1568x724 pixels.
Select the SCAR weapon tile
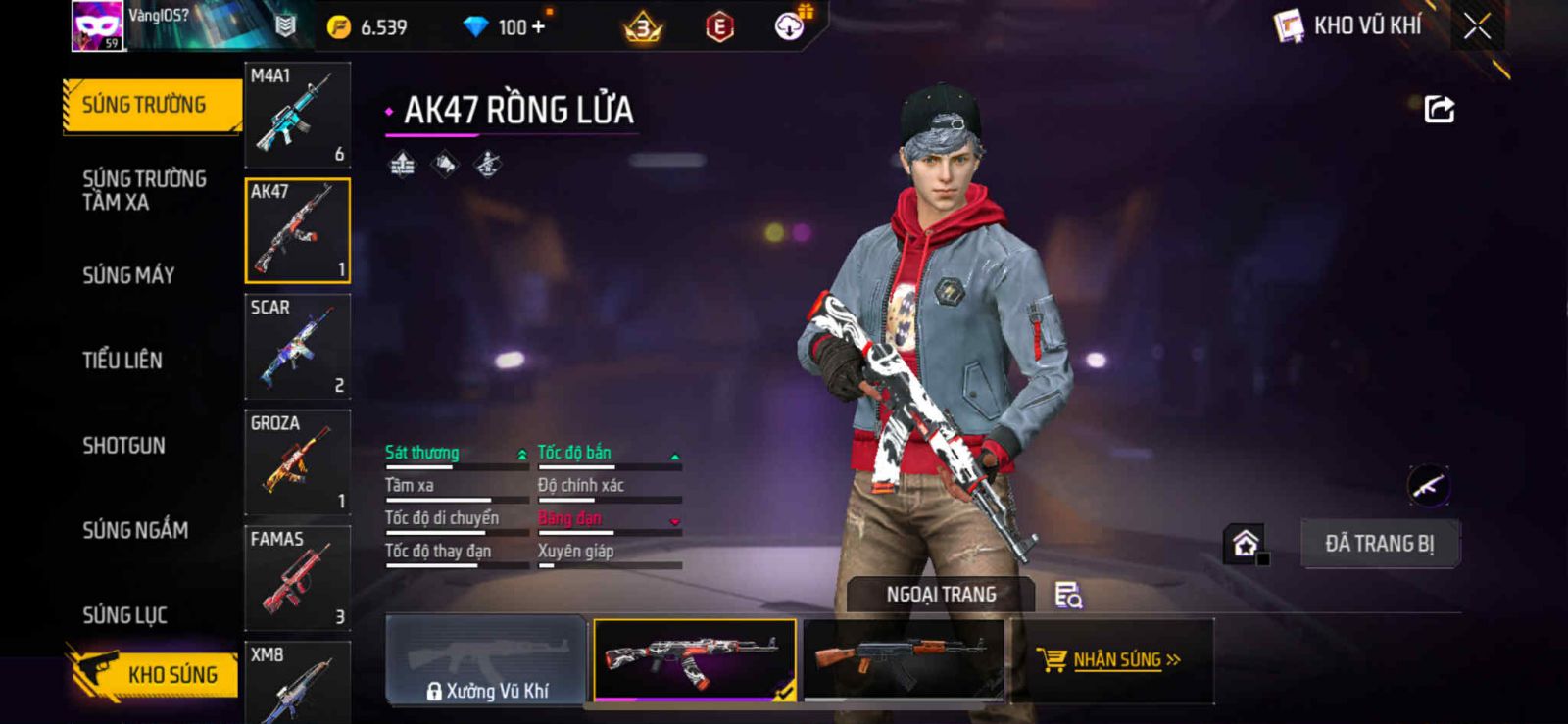click(x=297, y=347)
